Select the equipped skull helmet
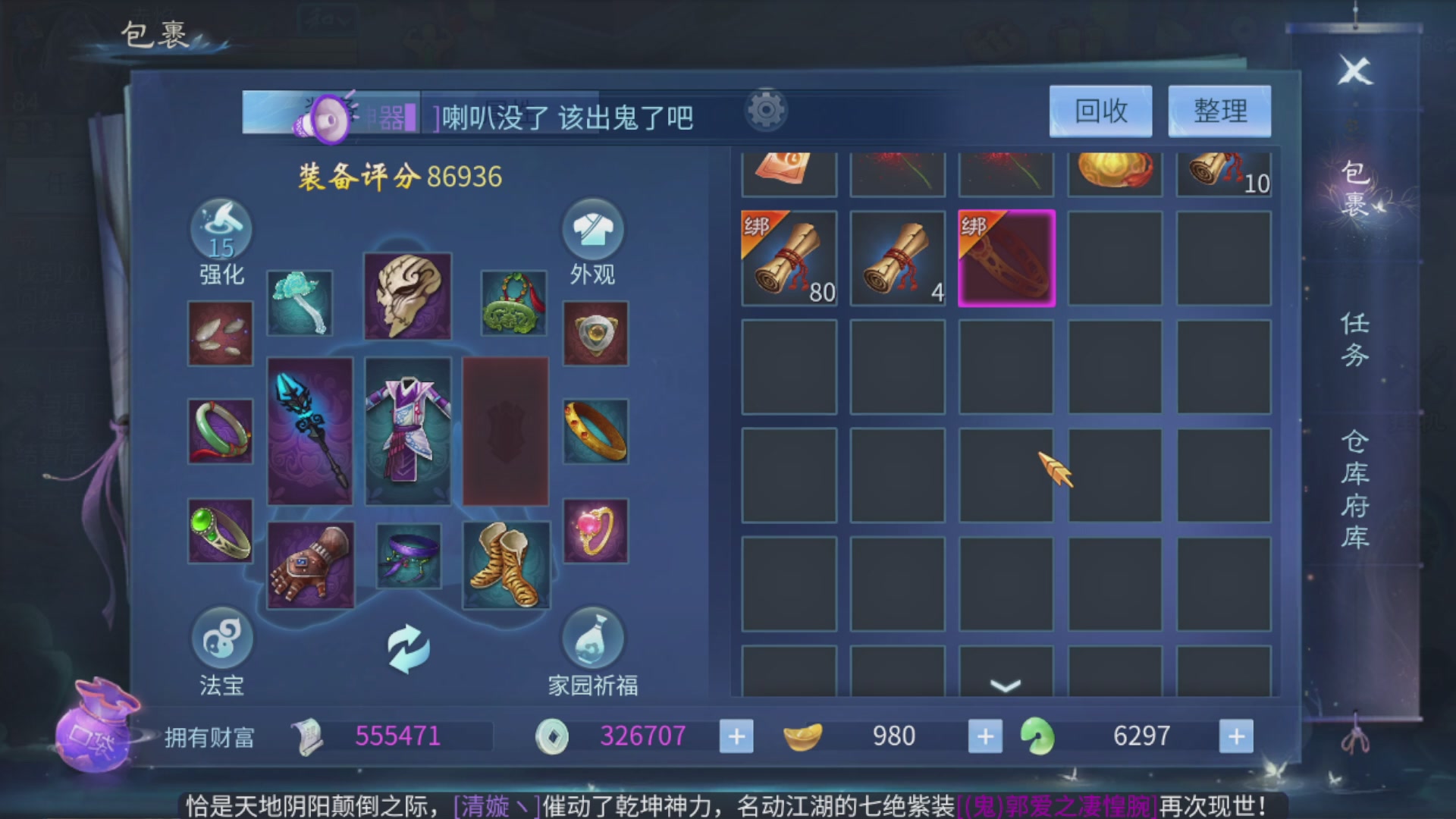Screen dimensions: 1456x819 [x=407, y=296]
